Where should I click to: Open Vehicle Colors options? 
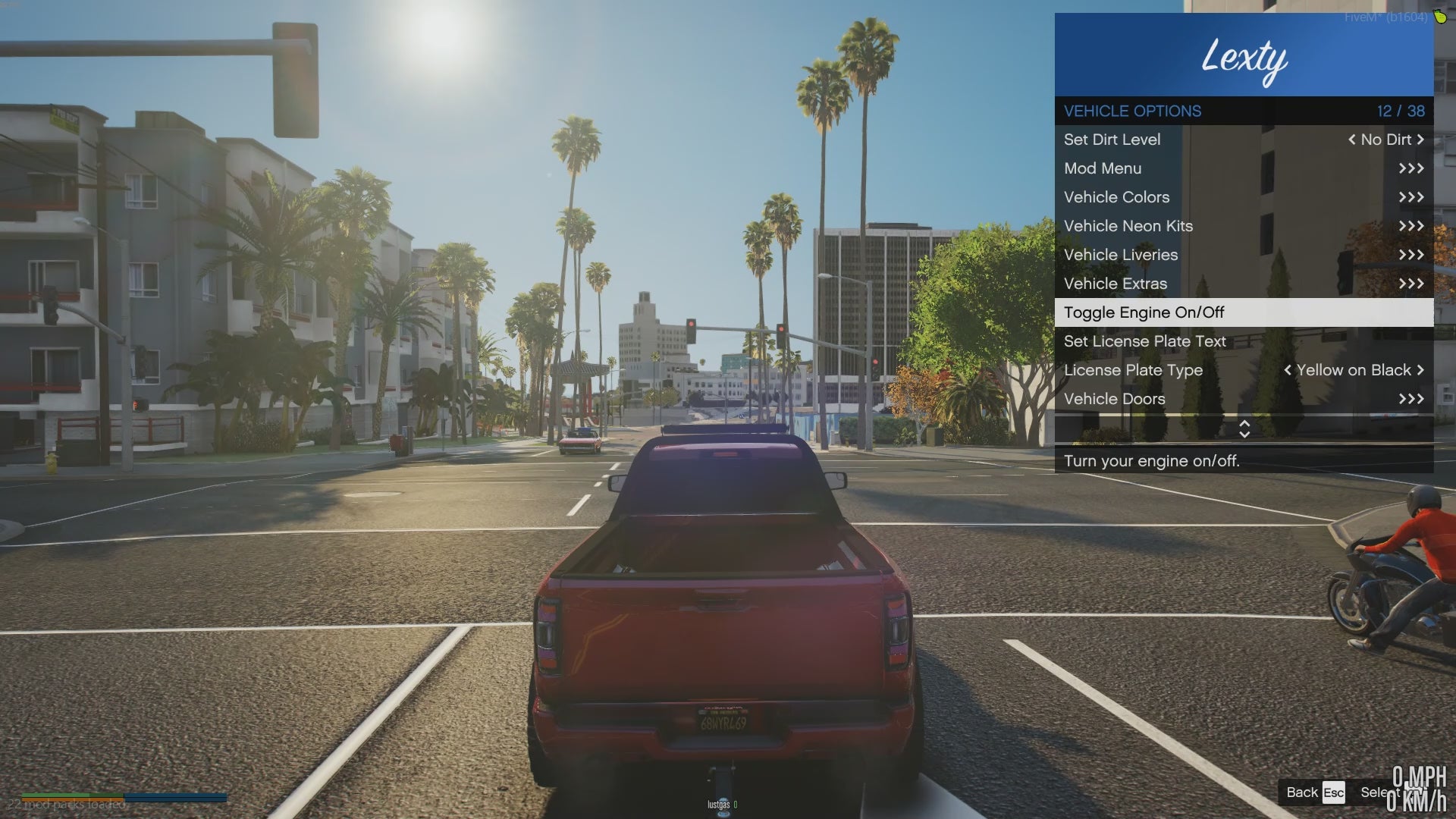1244,197
